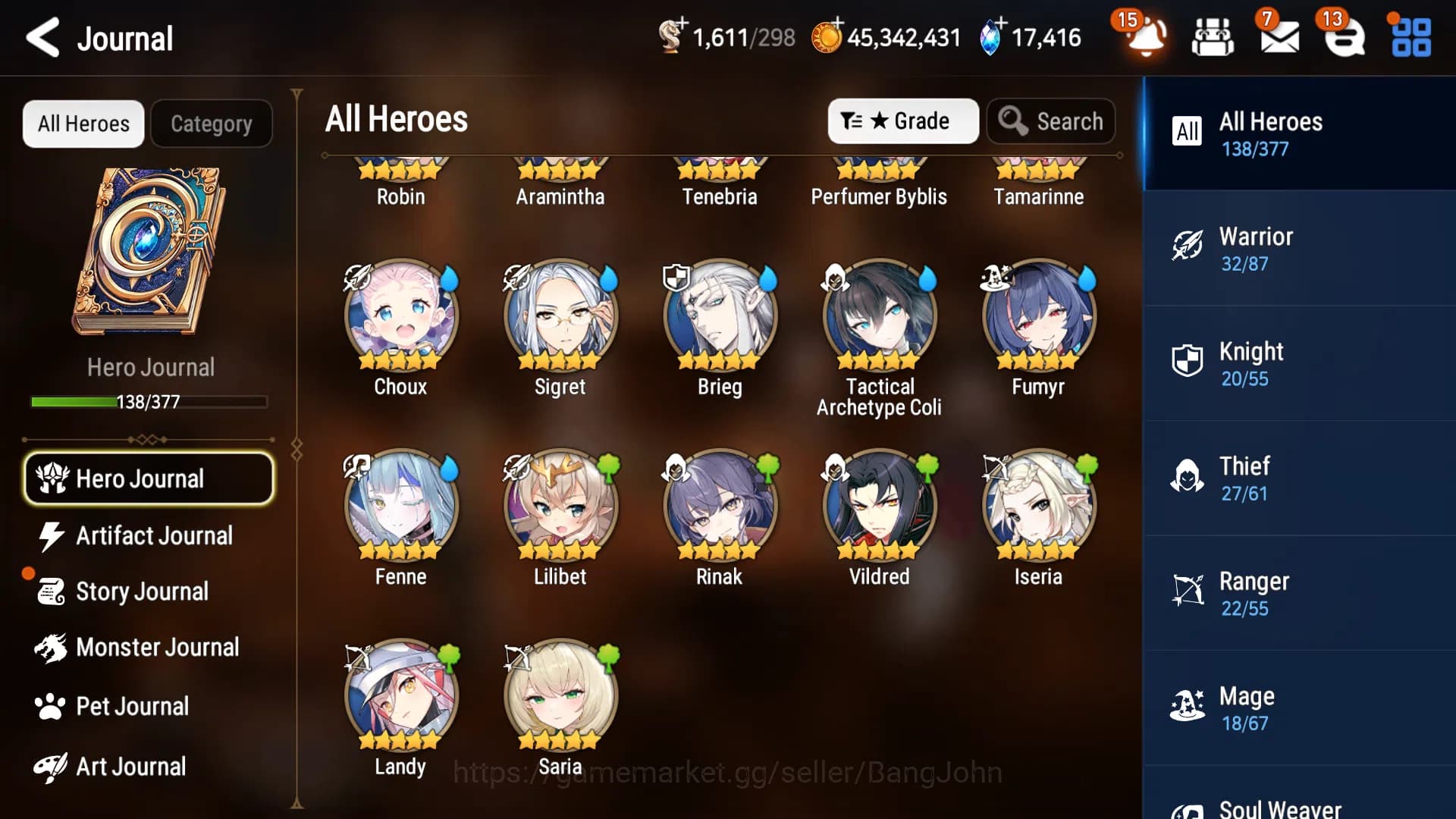Open Tamarinne's hero portrait
Viewport: 1456px width, 819px height.
tap(1039, 163)
